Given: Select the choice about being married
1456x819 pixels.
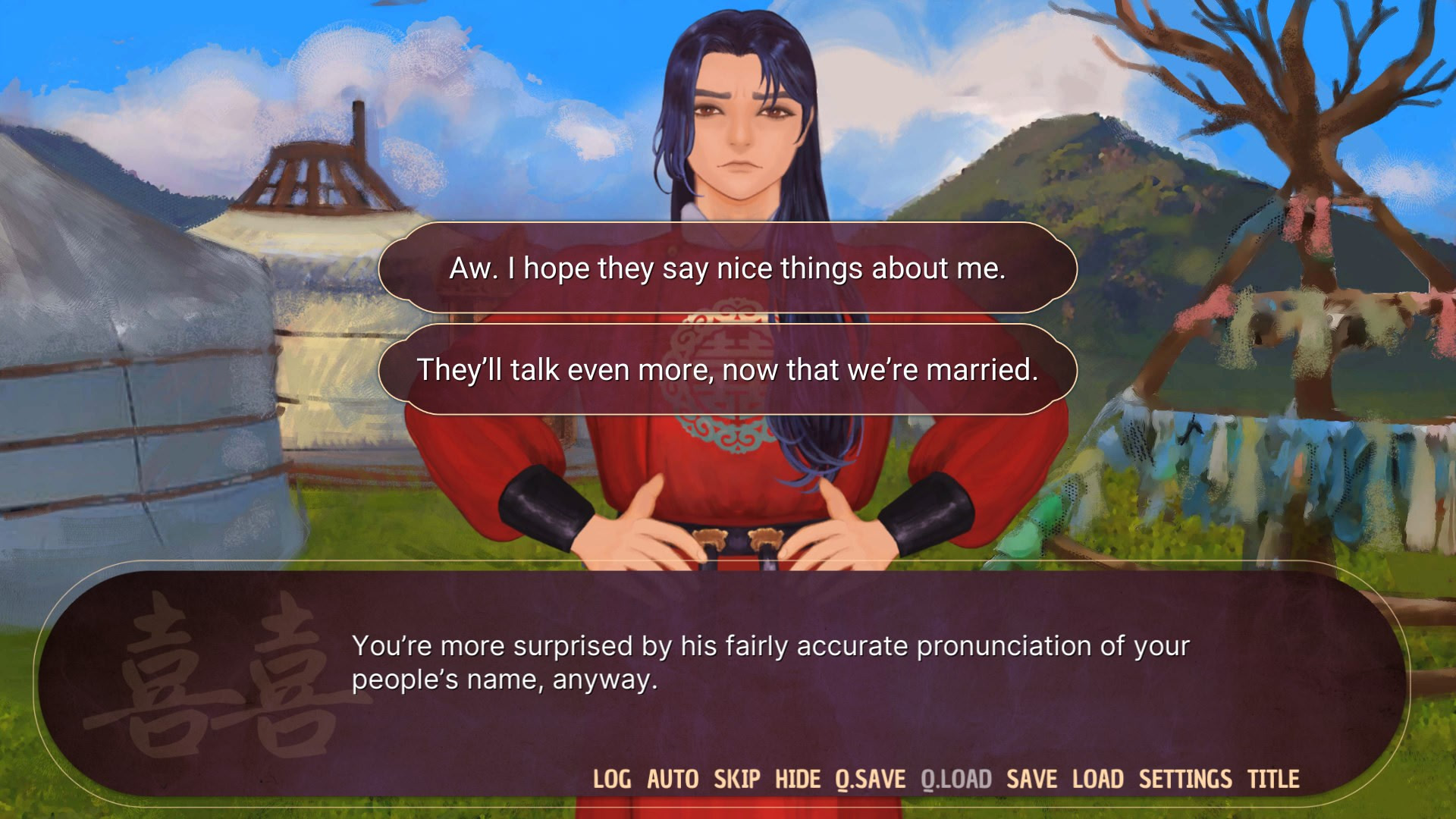Looking at the screenshot, I should (728, 371).
